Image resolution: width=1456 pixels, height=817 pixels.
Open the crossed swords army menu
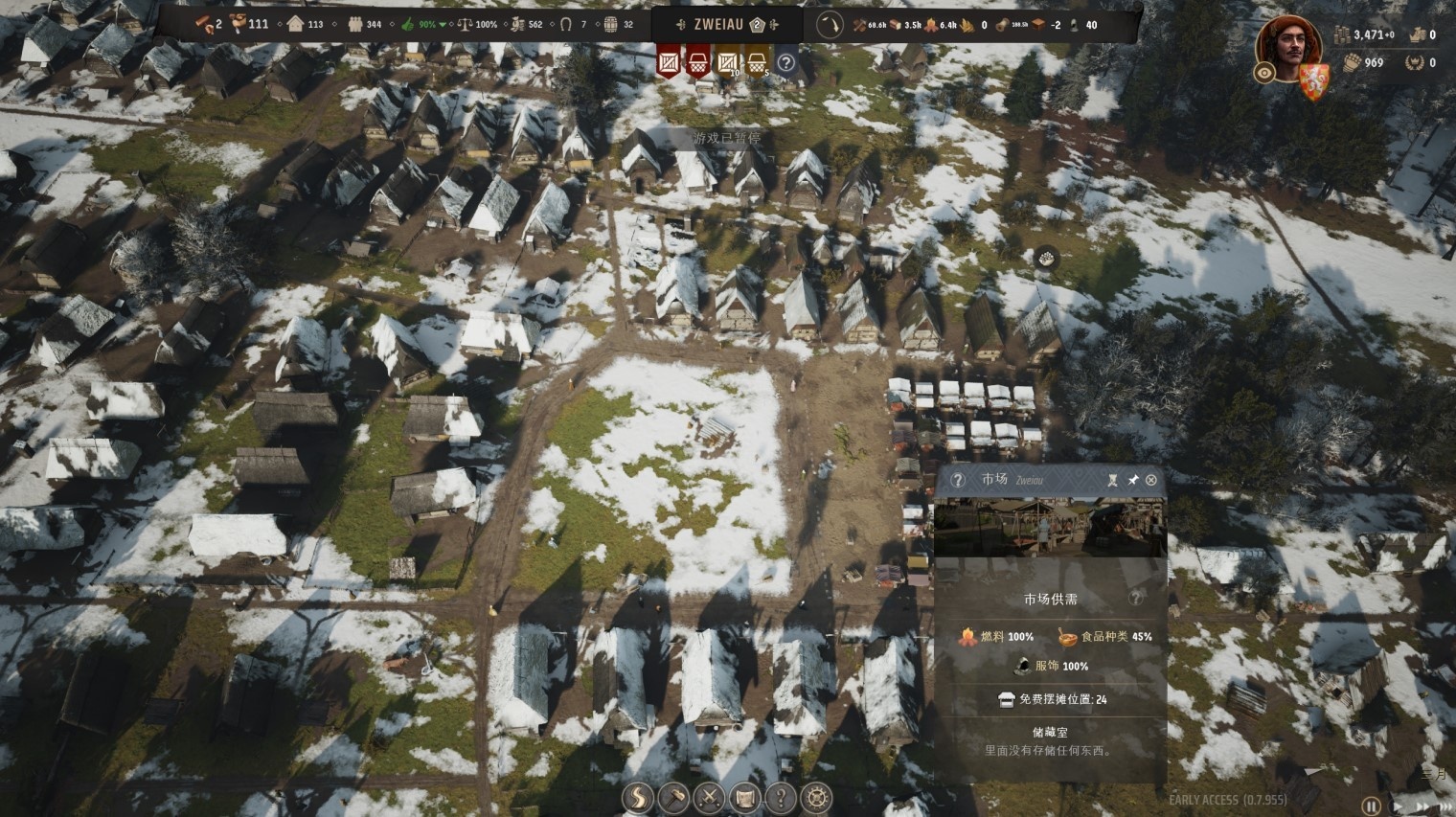(x=709, y=797)
